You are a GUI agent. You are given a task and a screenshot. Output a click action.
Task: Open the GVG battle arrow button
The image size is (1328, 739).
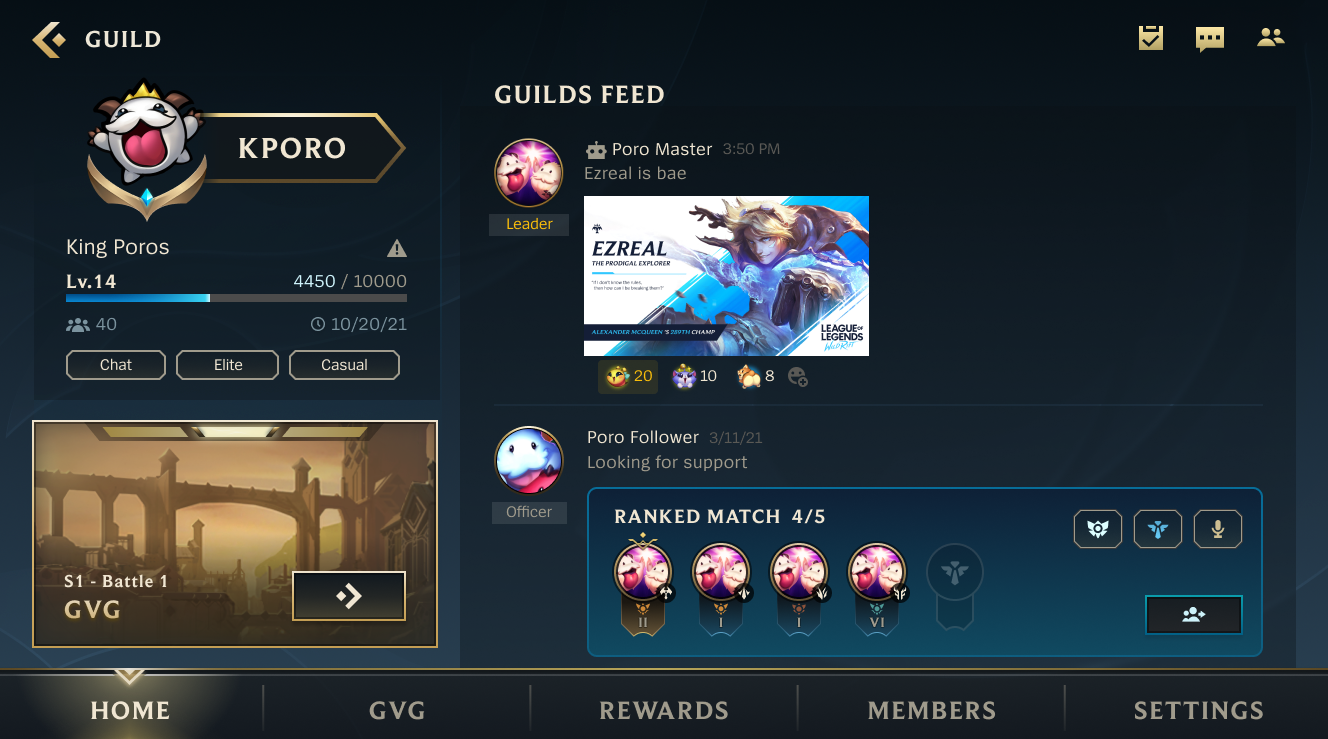point(348,595)
